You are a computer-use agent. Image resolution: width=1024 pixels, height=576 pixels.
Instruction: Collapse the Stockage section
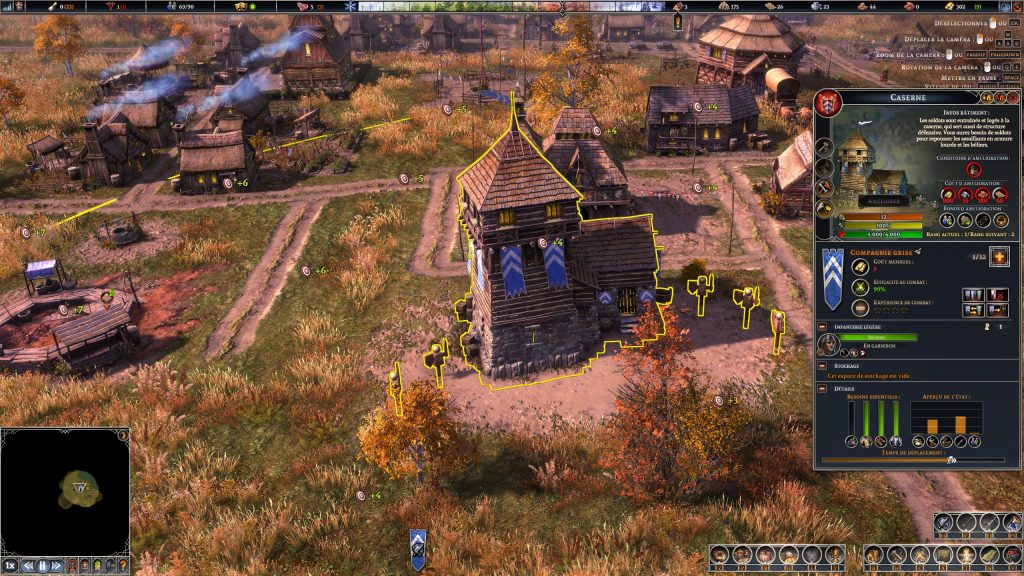[822, 366]
